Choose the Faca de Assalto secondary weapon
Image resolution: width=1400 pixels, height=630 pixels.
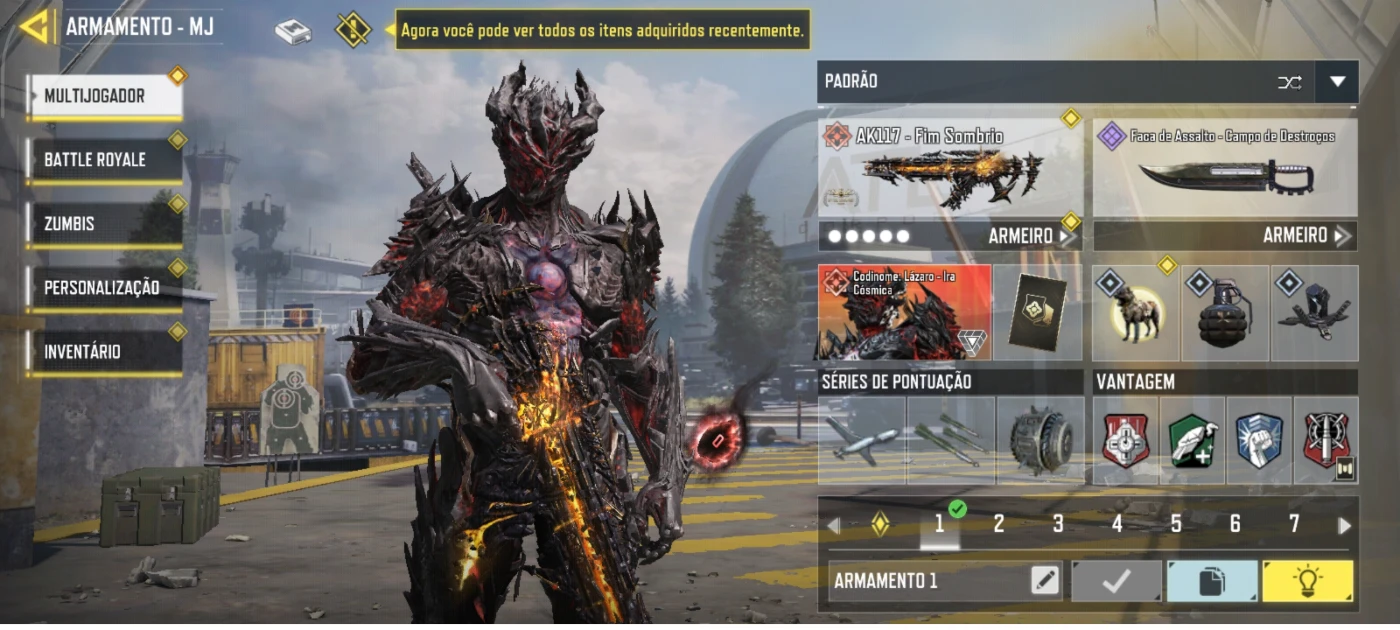coord(1225,170)
